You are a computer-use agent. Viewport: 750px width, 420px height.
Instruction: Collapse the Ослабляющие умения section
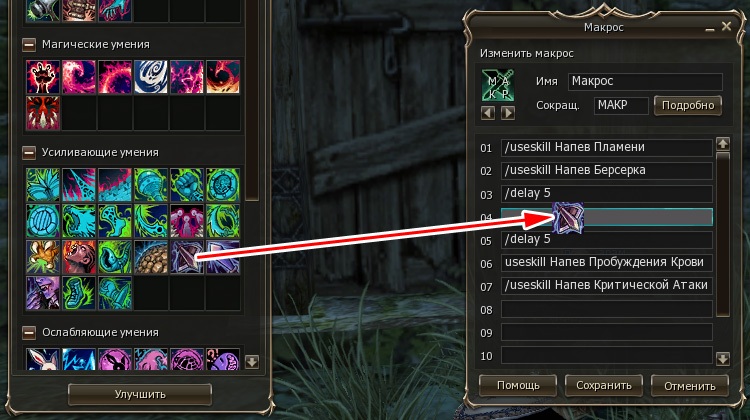pyautogui.click(x=30, y=332)
